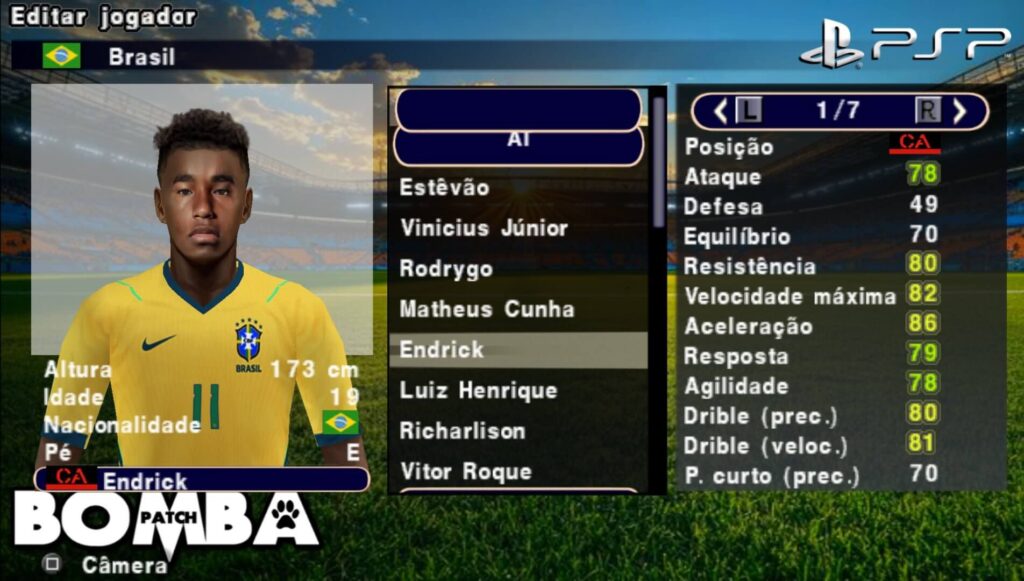The image size is (1024, 581).
Task: Click the Endrick player portrait
Action: (x=202, y=220)
